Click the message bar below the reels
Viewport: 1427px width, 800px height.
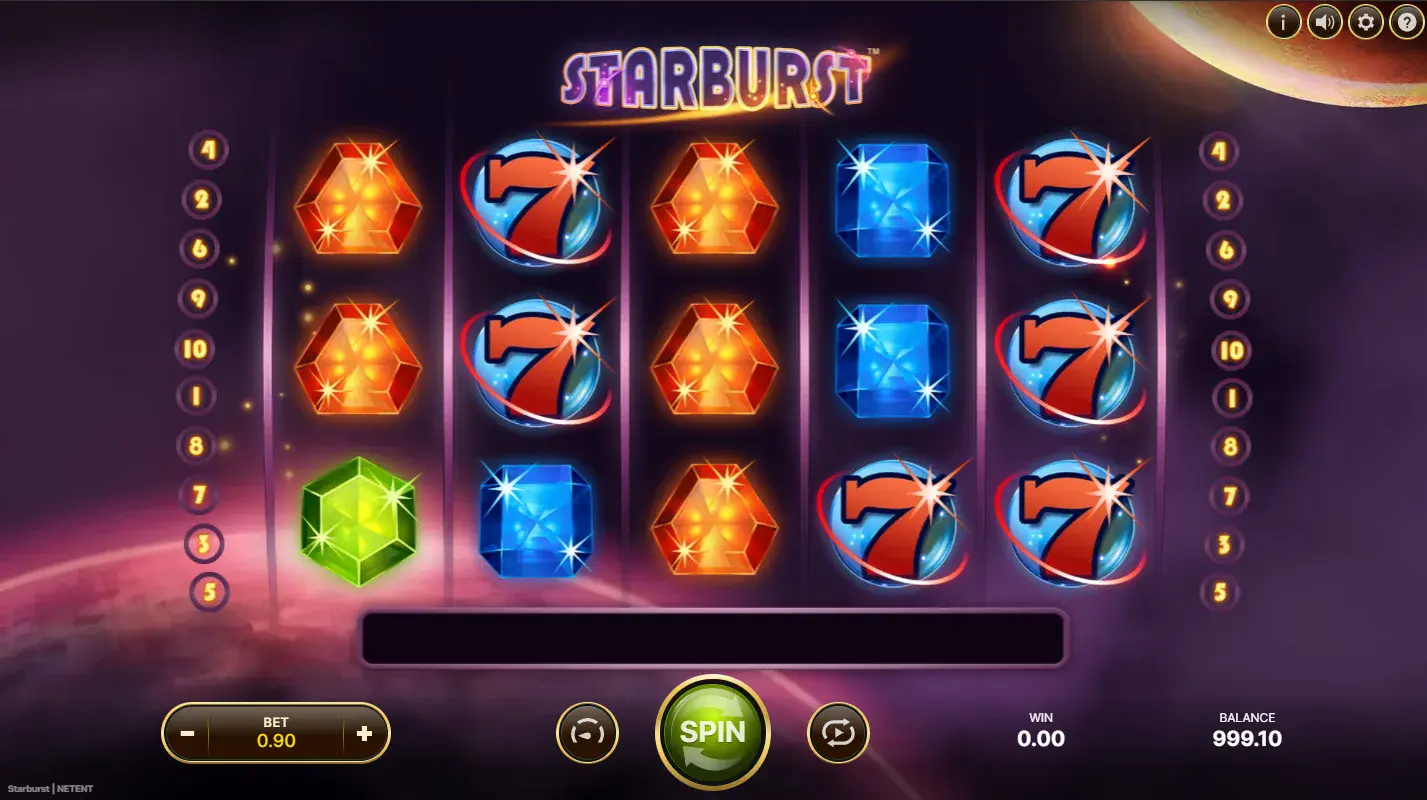tap(712, 637)
